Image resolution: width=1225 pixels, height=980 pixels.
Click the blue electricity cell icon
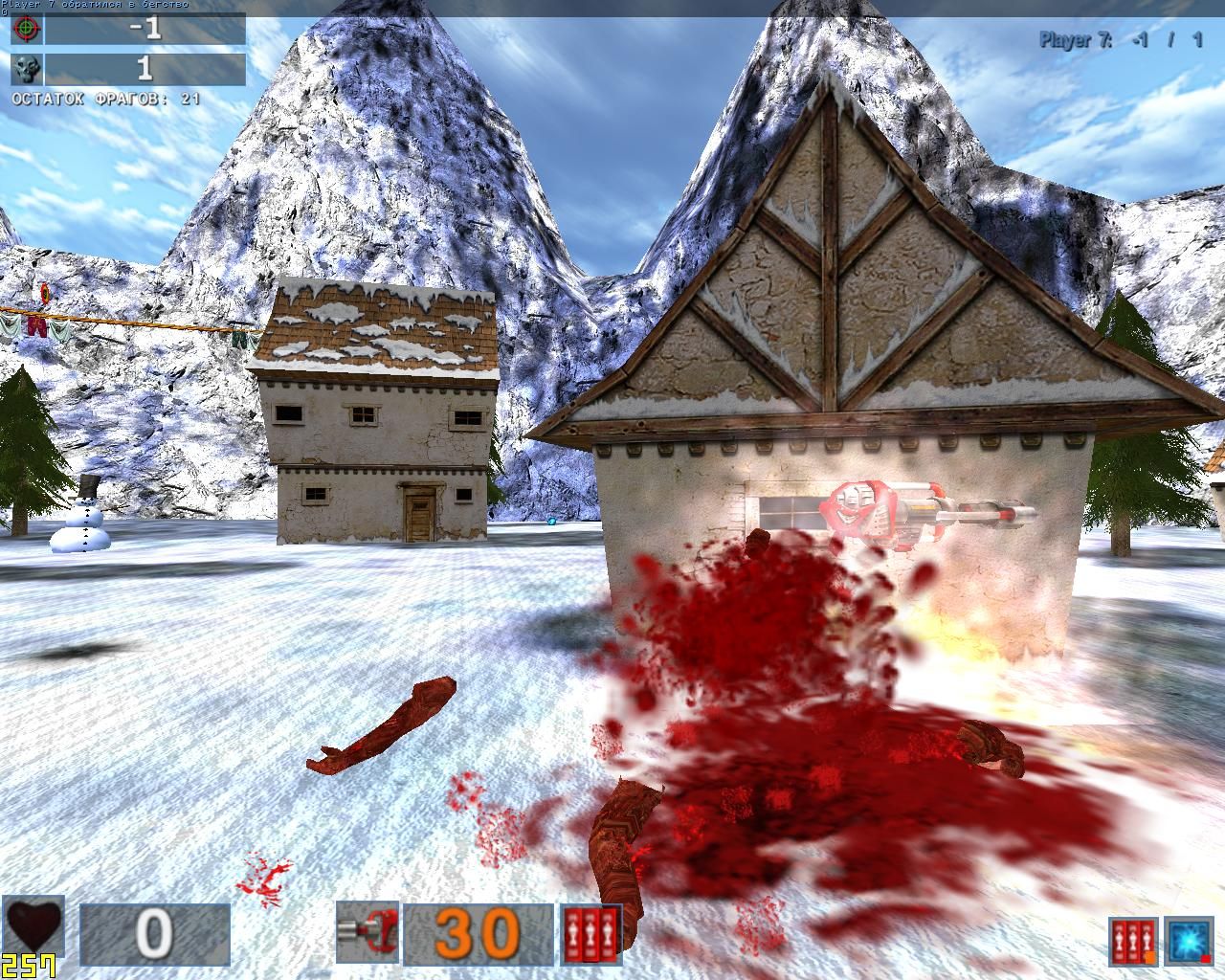pyautogui.click(x=1188, y=942)
